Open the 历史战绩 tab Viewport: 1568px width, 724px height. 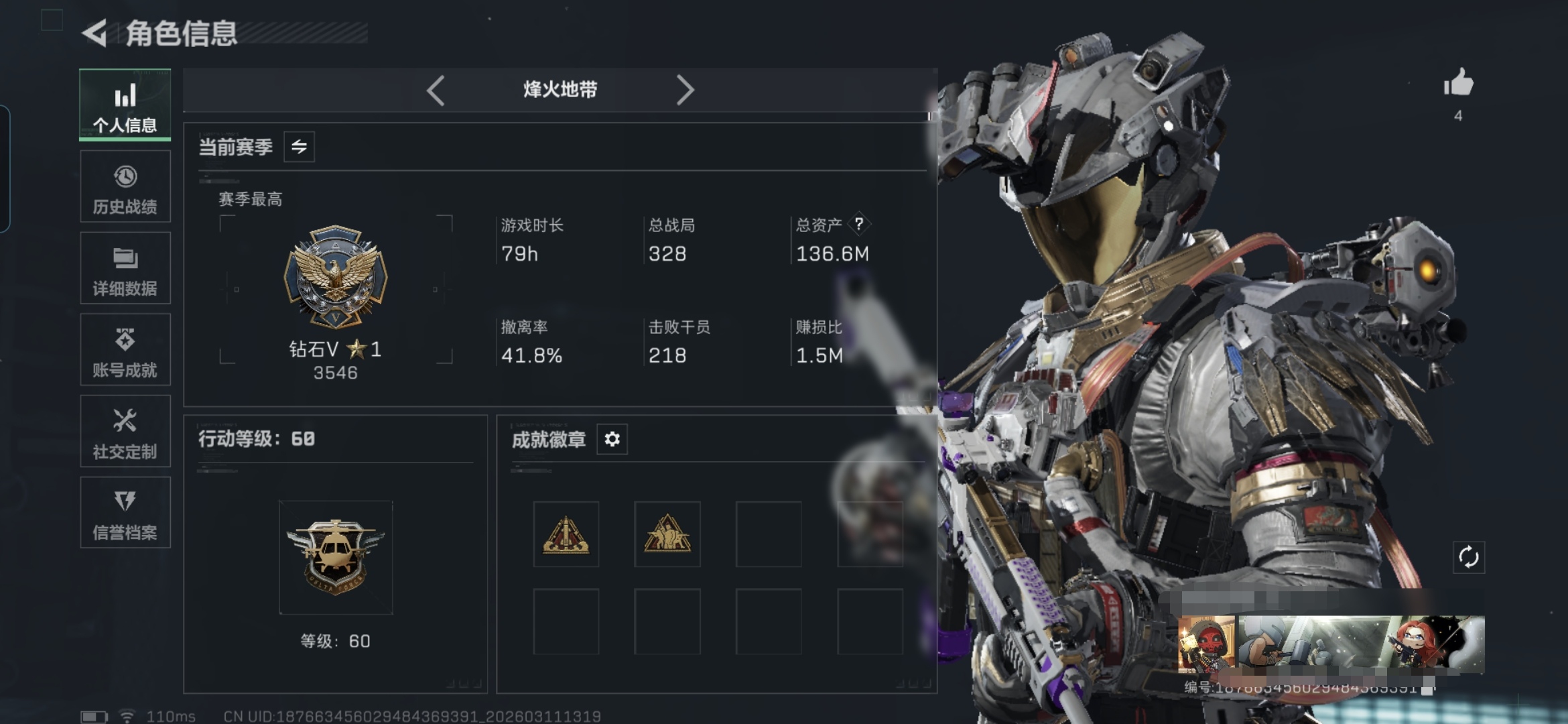[125, 187]
